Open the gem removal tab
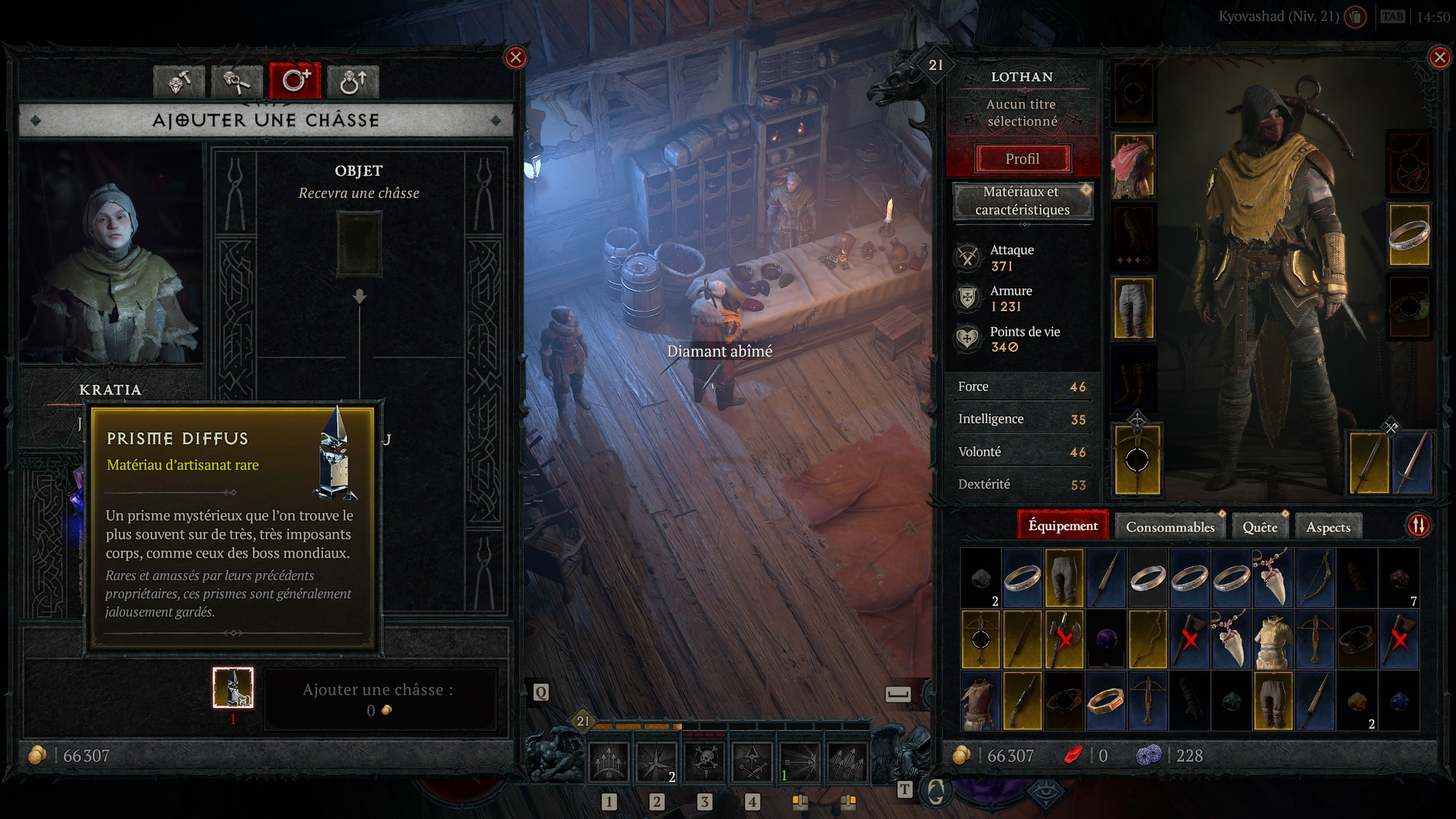Screen dimensions: 1456x819 point(237,82)
